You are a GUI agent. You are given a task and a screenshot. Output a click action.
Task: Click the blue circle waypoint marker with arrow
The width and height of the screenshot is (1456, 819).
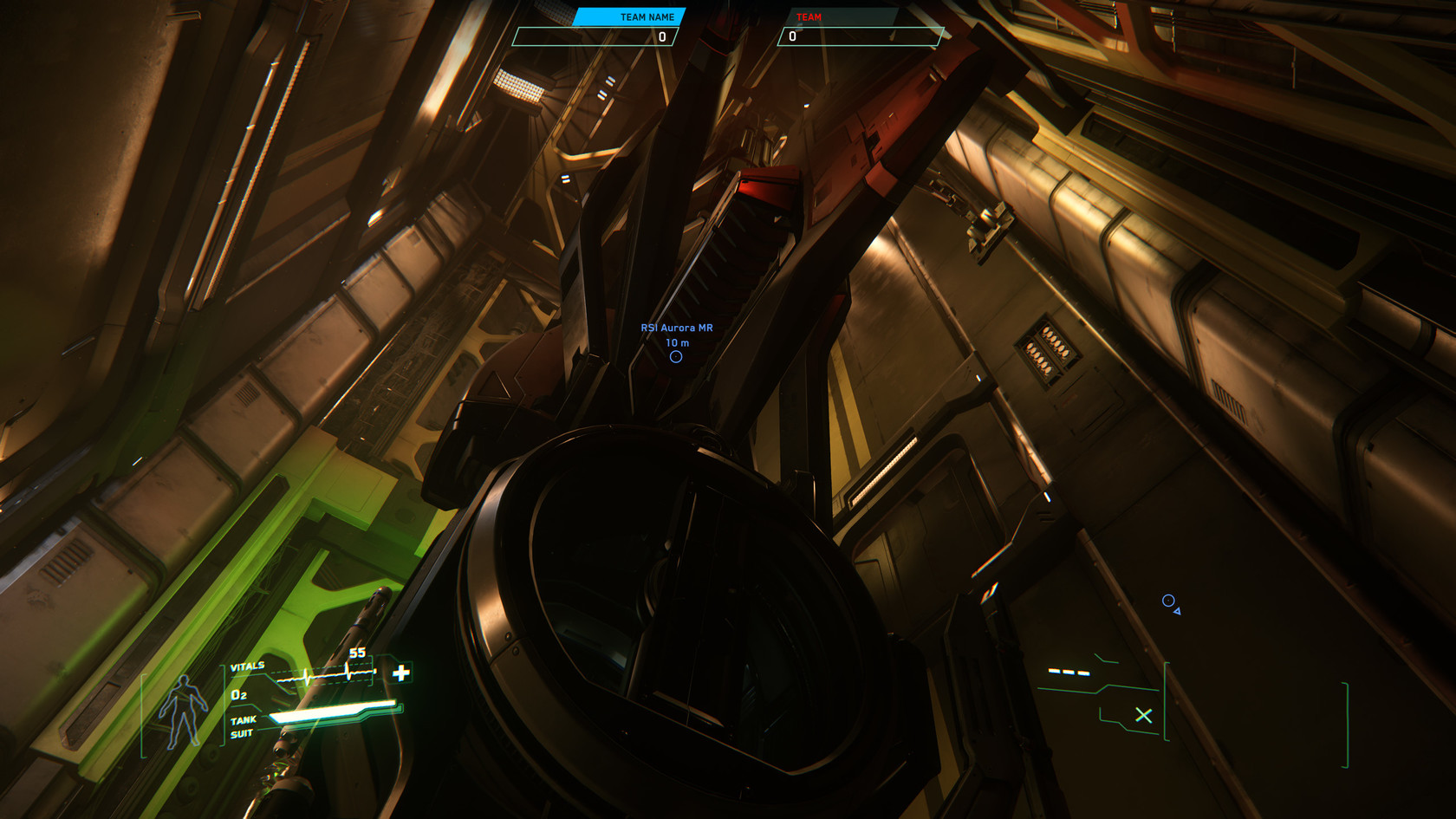(1169, 601)
